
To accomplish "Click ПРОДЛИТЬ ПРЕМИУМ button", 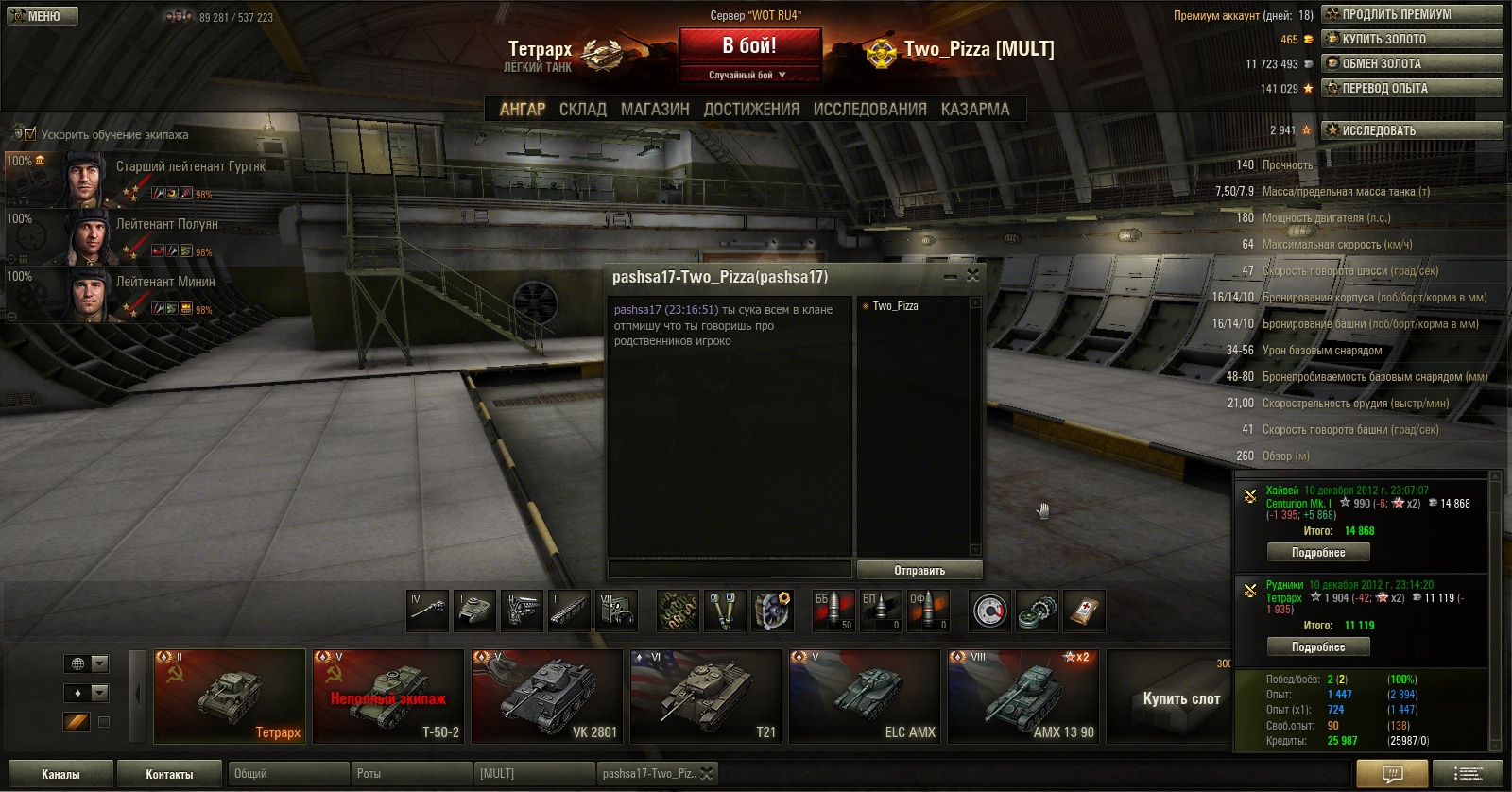I will (1412, 14).
